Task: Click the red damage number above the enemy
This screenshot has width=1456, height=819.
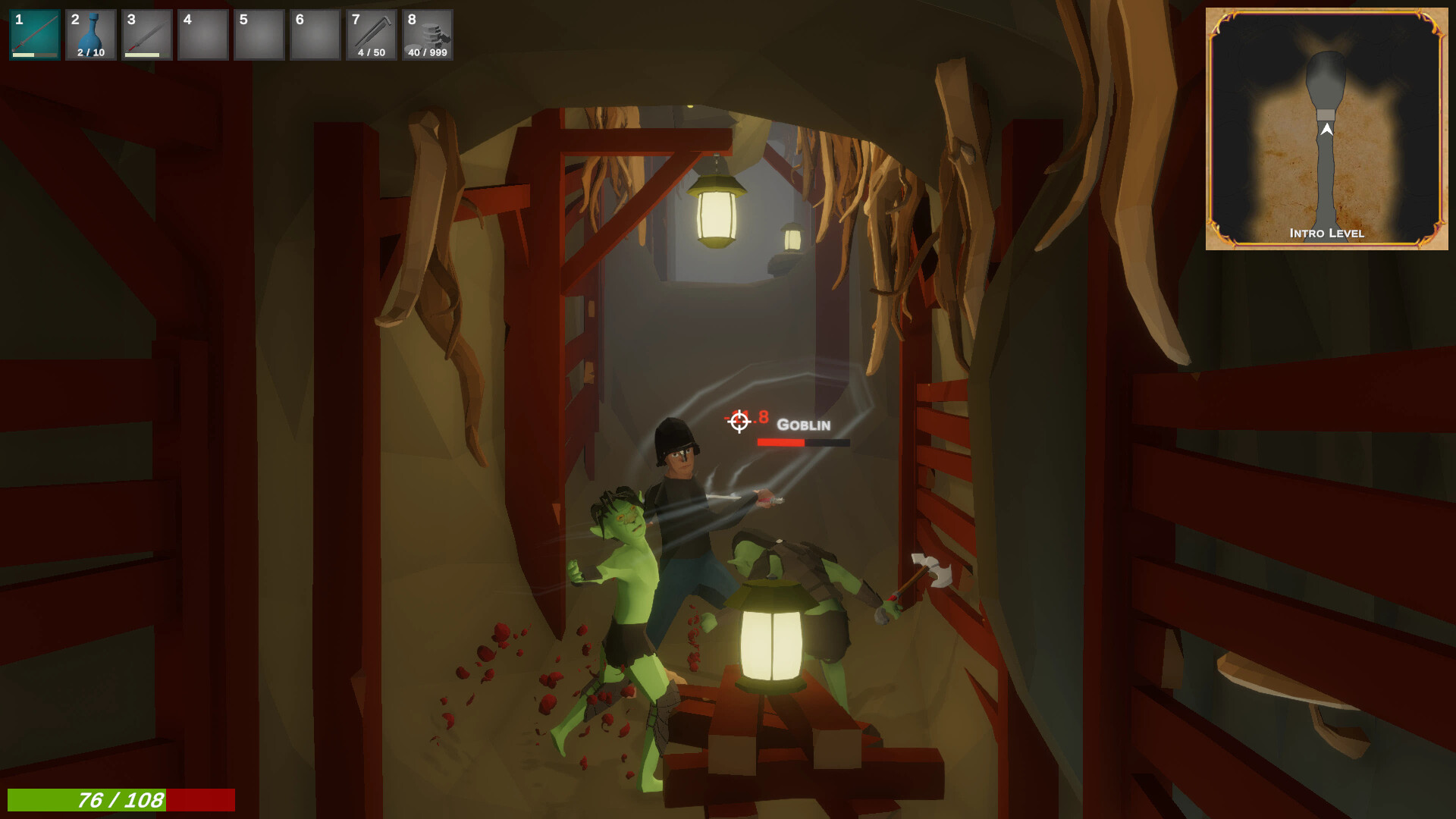Action: click(x=755, y=416)
